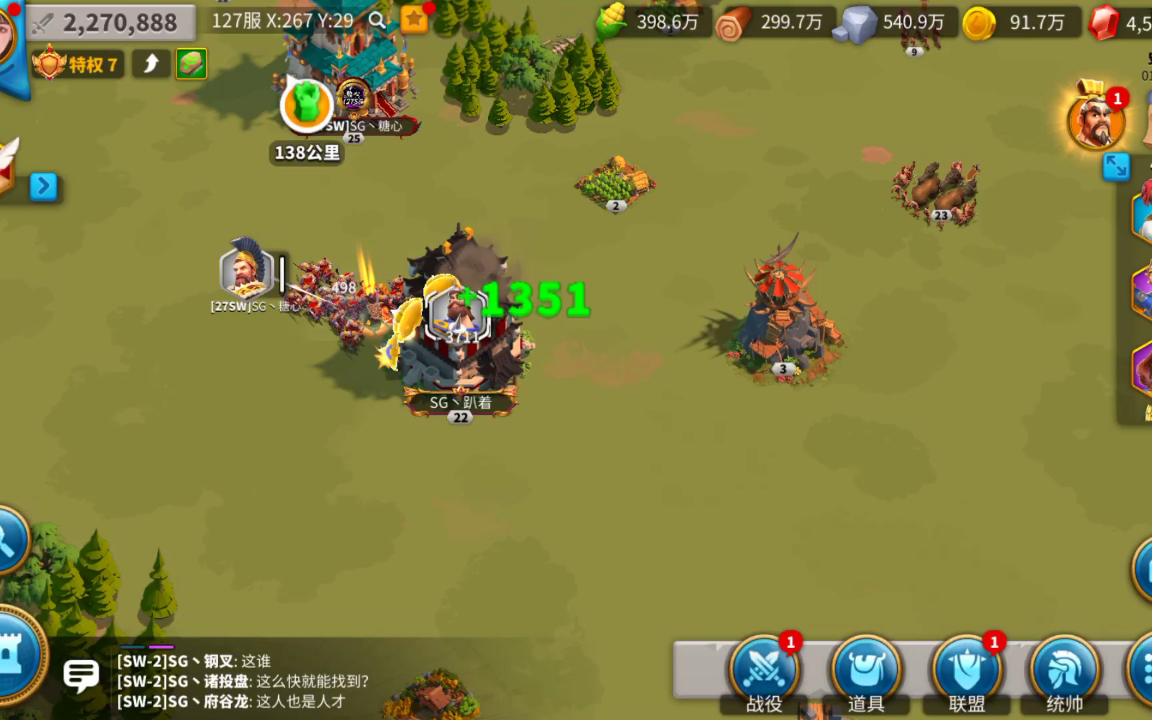The width and height of the screenshot is (1152, 720).
Task: Open the 道具 items bag
Action: [866, 668]
